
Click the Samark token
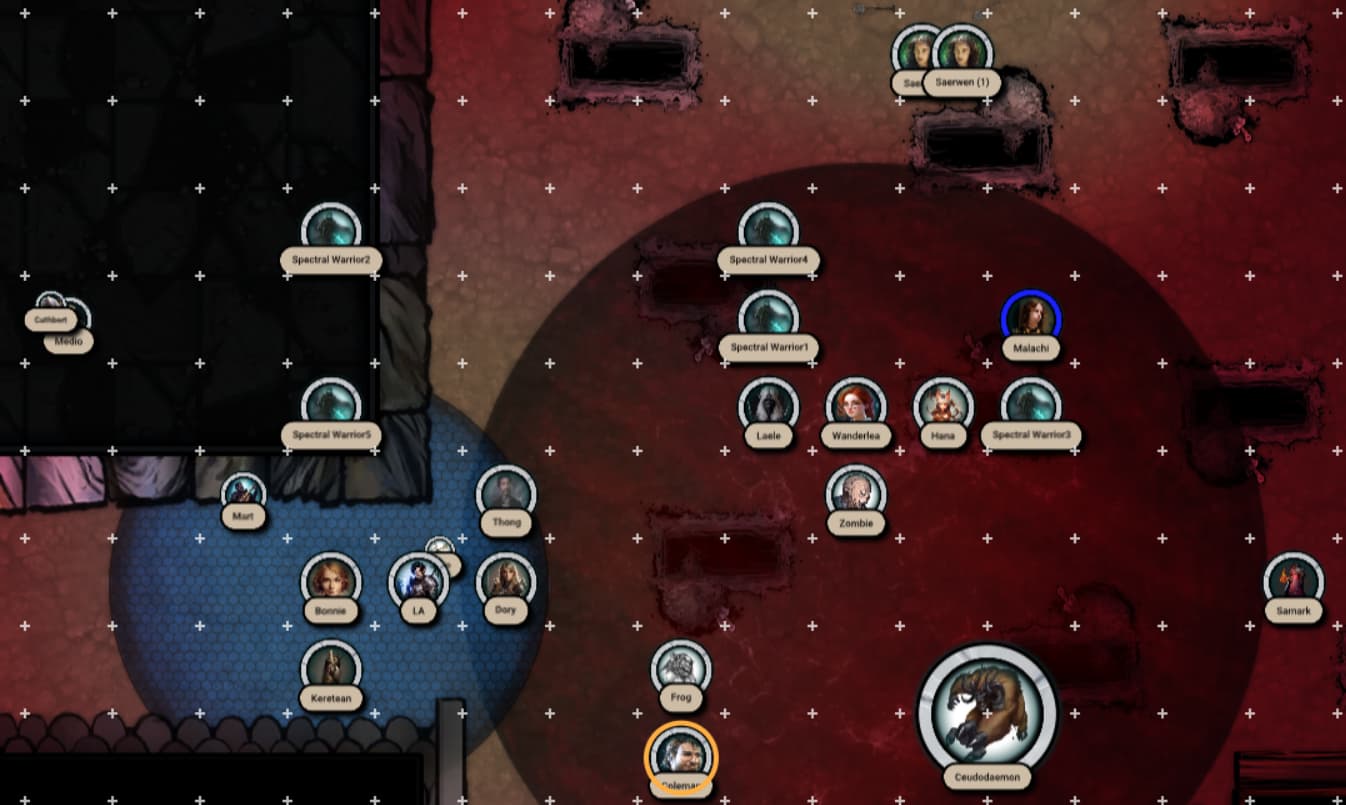tap(1293, 581)
